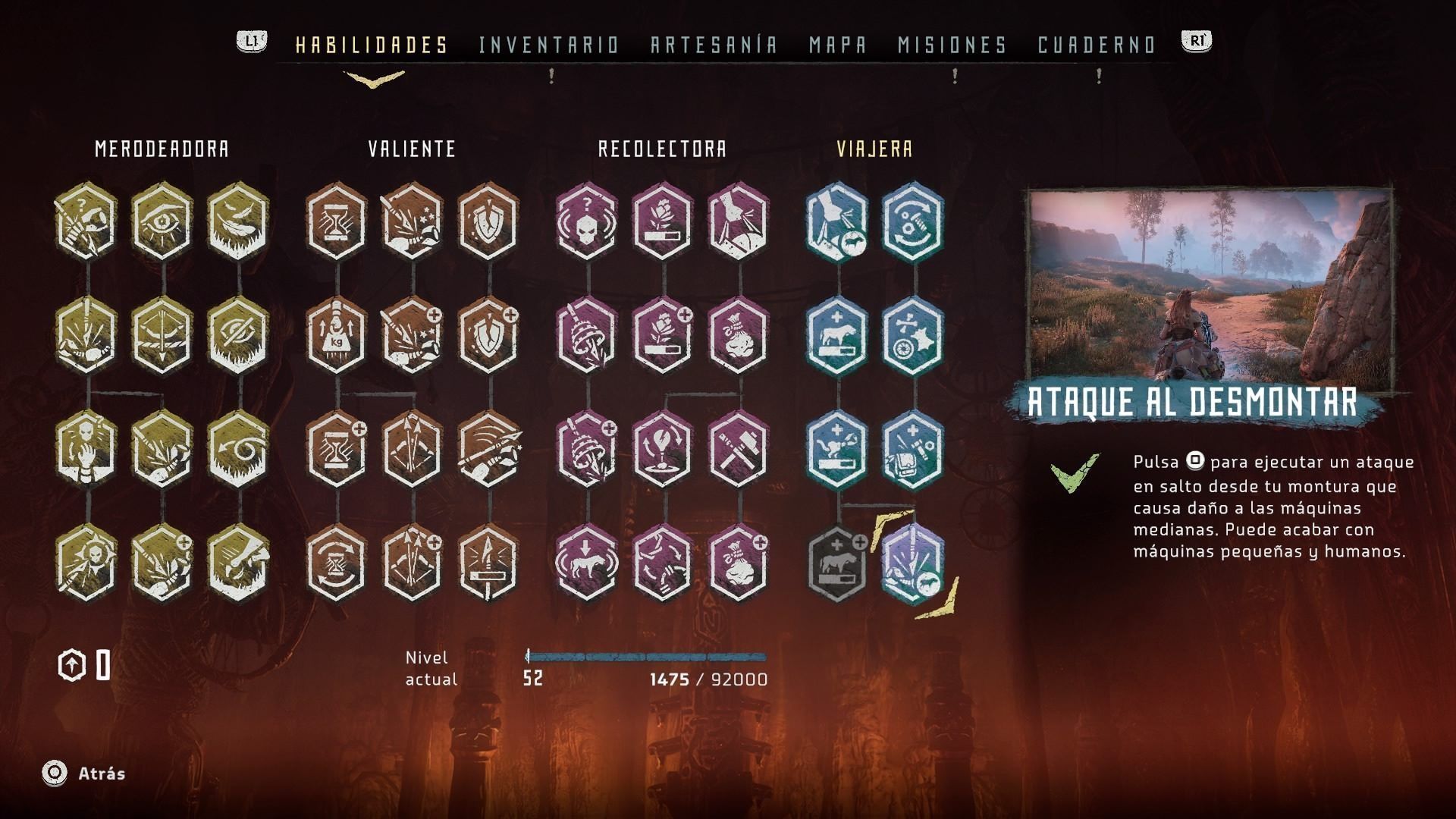Select the highlighted Ataque al Desmontar skill

tap(913, 563)
